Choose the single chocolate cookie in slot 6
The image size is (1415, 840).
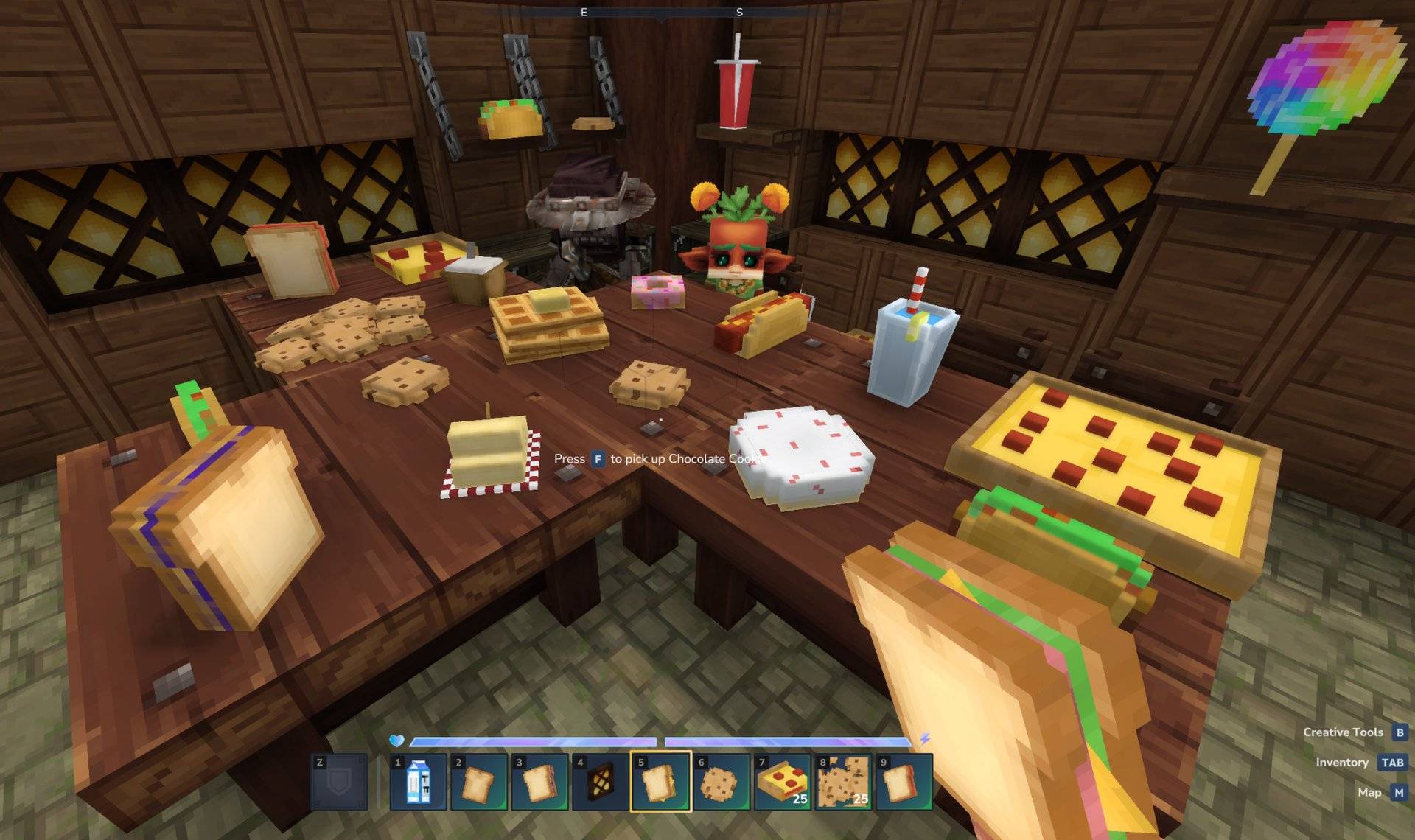tap(721, 782)
